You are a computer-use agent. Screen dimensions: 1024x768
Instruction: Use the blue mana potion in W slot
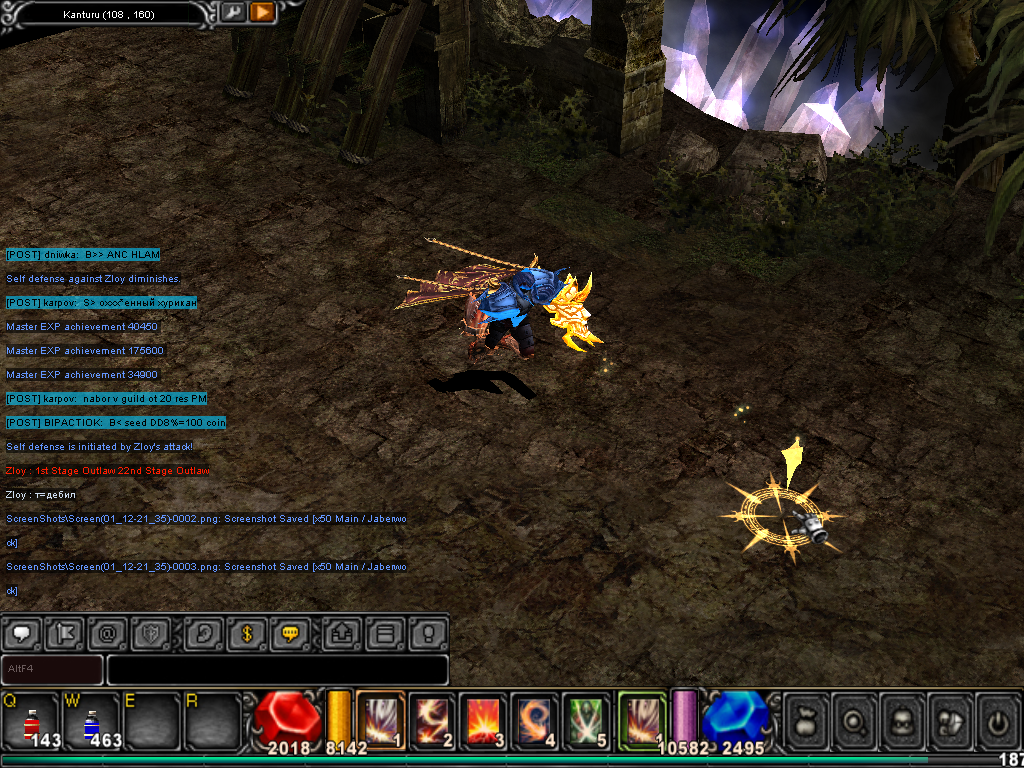point(91,720)
